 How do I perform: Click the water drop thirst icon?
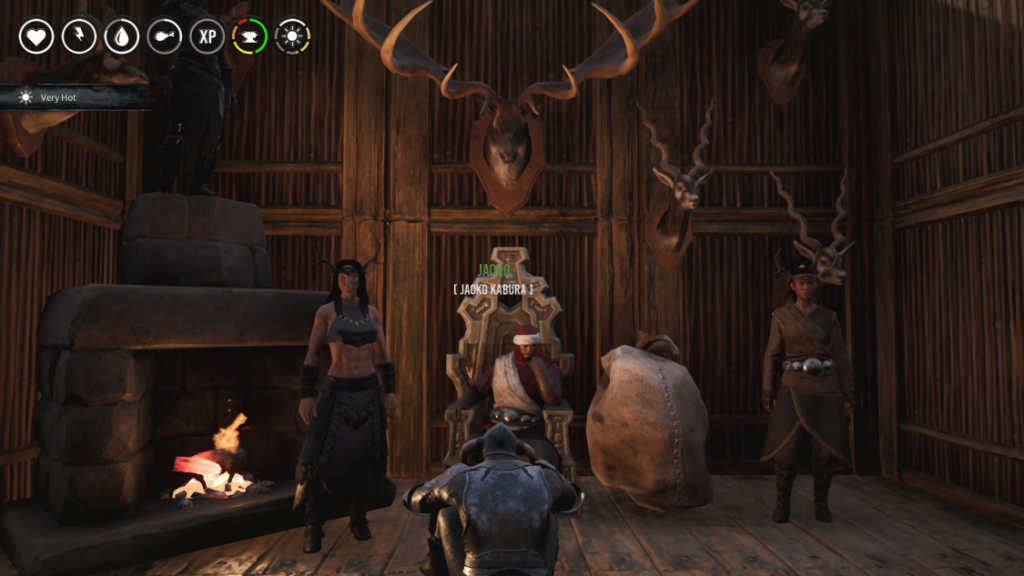[122, 37]
